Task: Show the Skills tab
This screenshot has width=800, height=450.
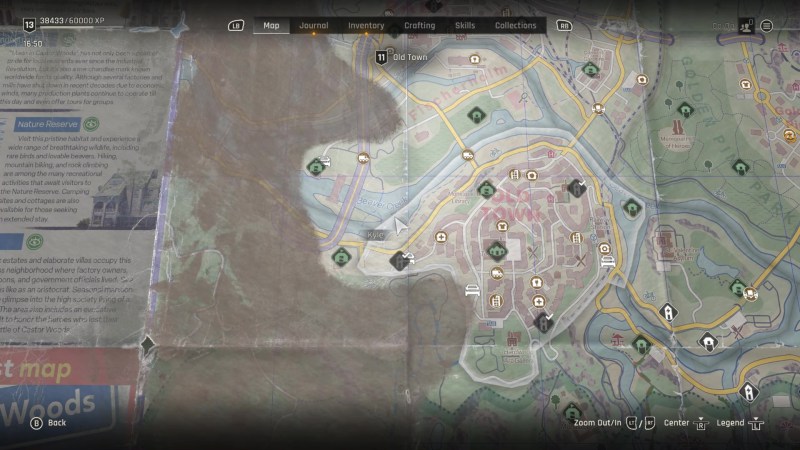Action: pyautogui.click(x=465, y=26)
